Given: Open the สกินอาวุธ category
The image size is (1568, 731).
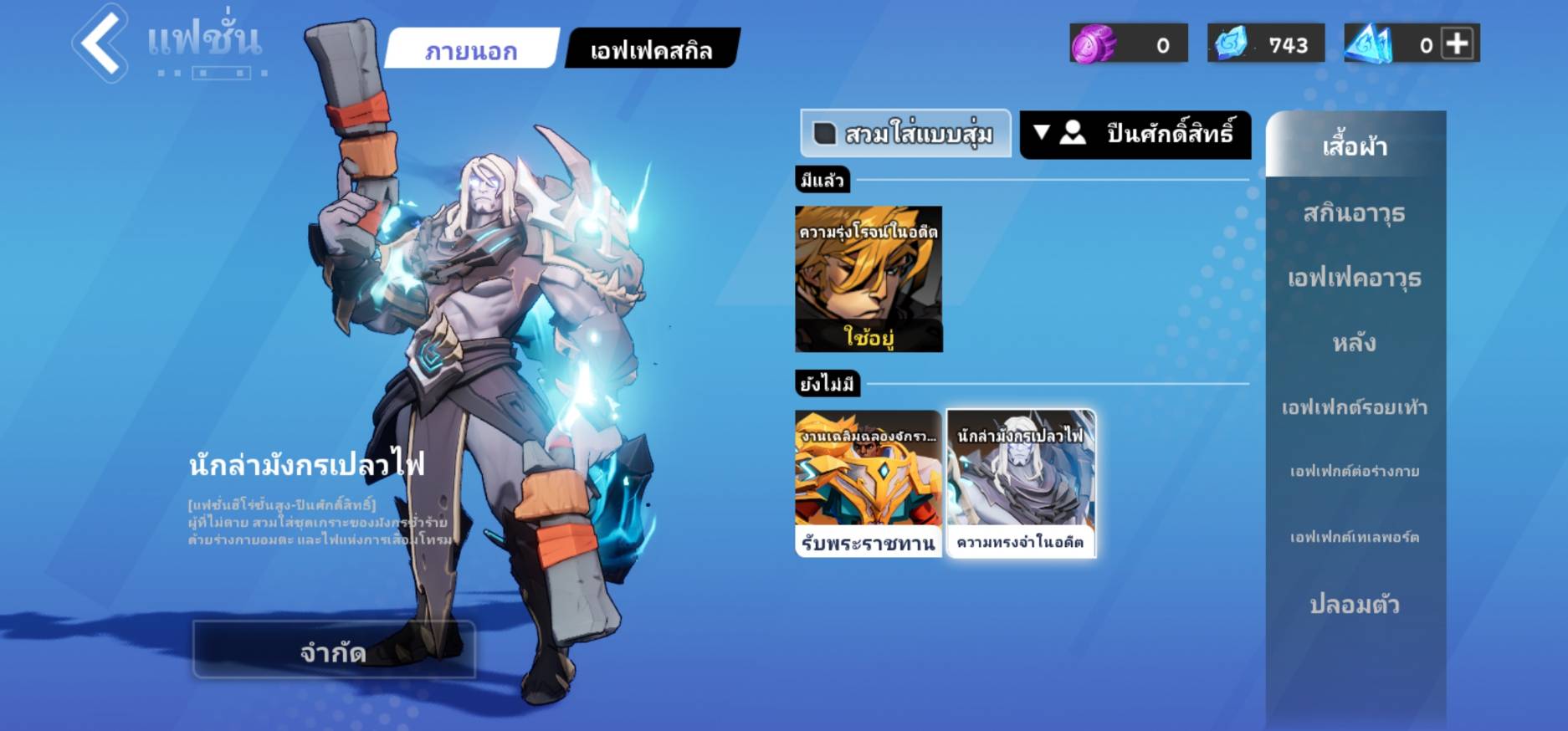Looking at the screenshot, I should pyautogui.click(x=1355, y=213).
